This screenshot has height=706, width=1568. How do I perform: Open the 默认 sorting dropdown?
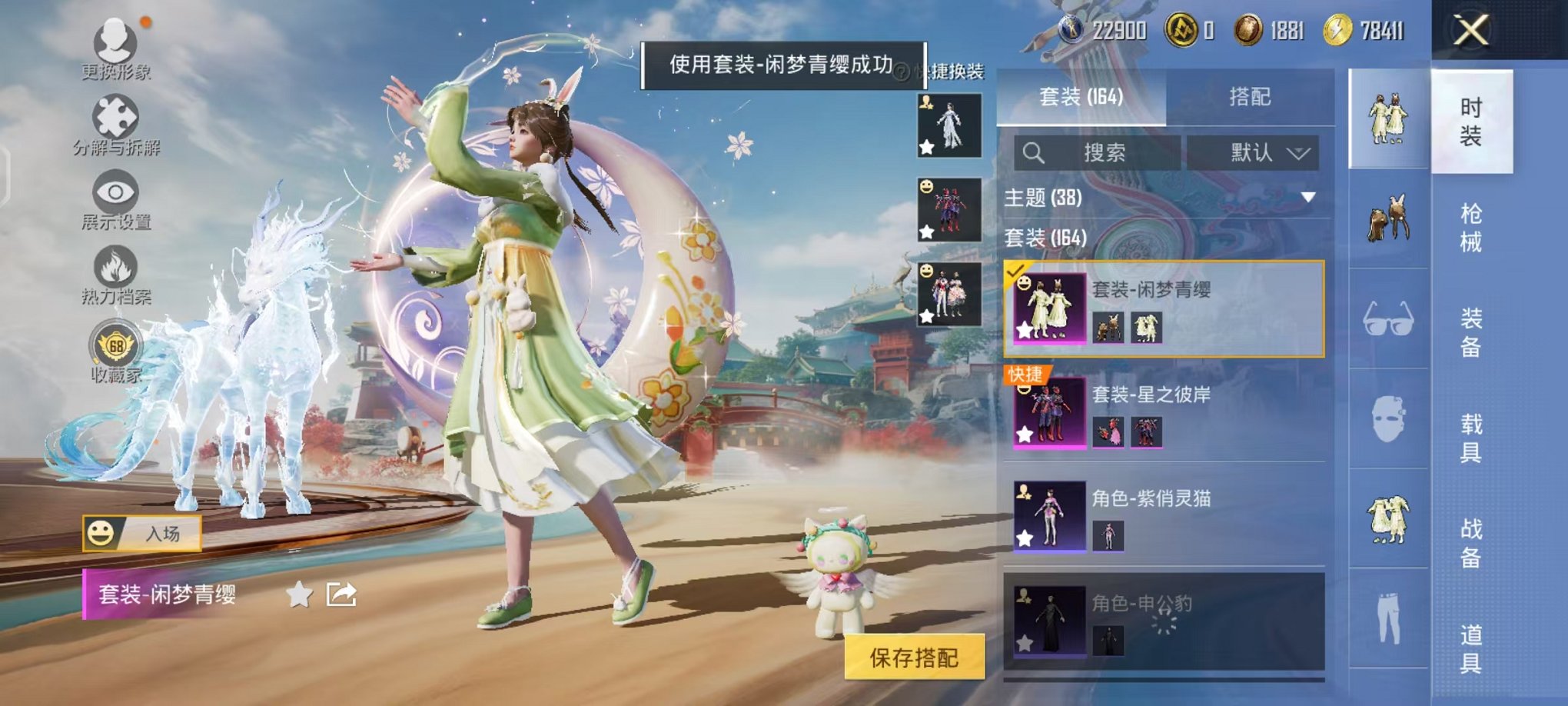(1253, 152)
